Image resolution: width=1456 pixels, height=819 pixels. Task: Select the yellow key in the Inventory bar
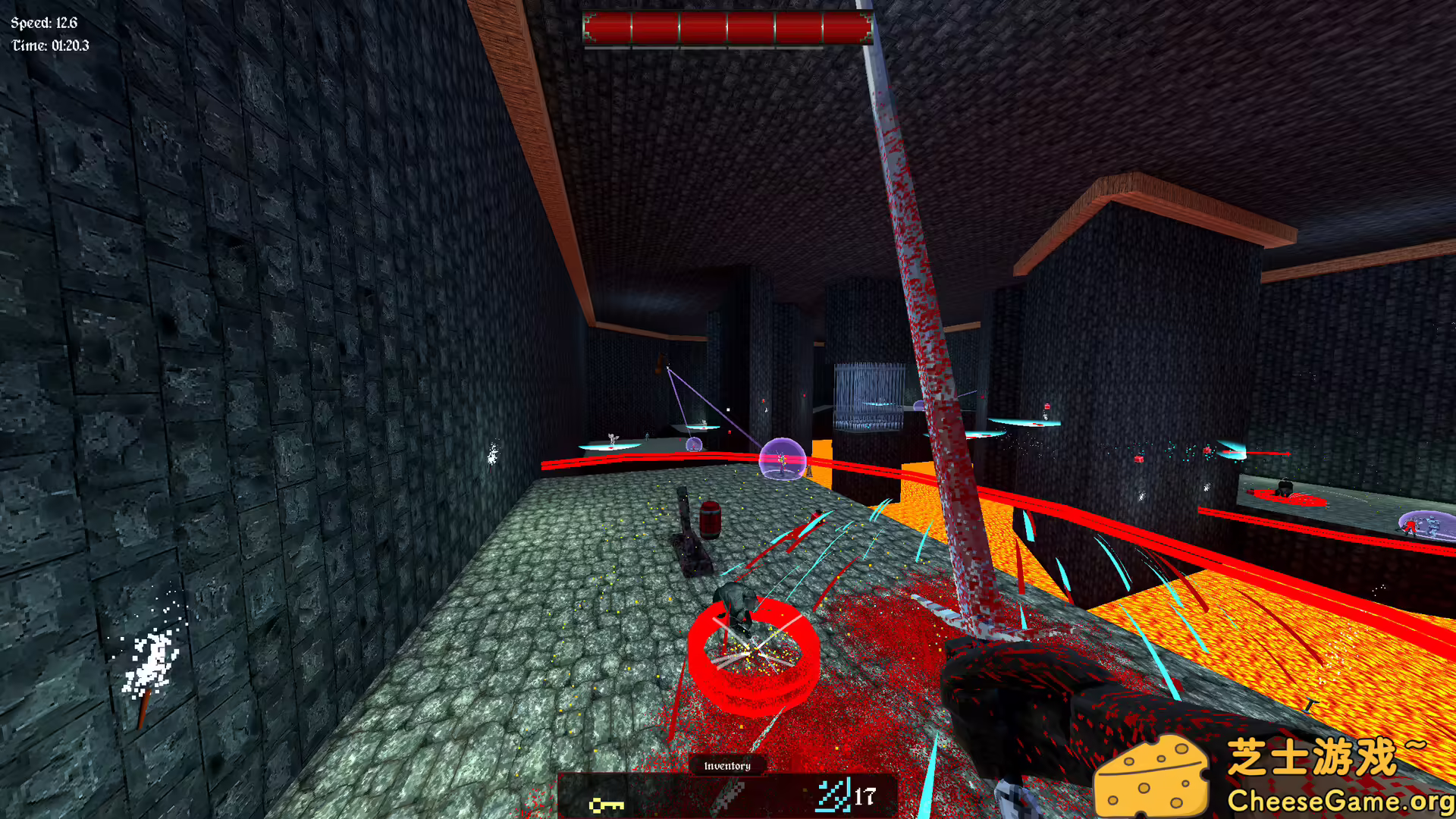click(607, 806)
